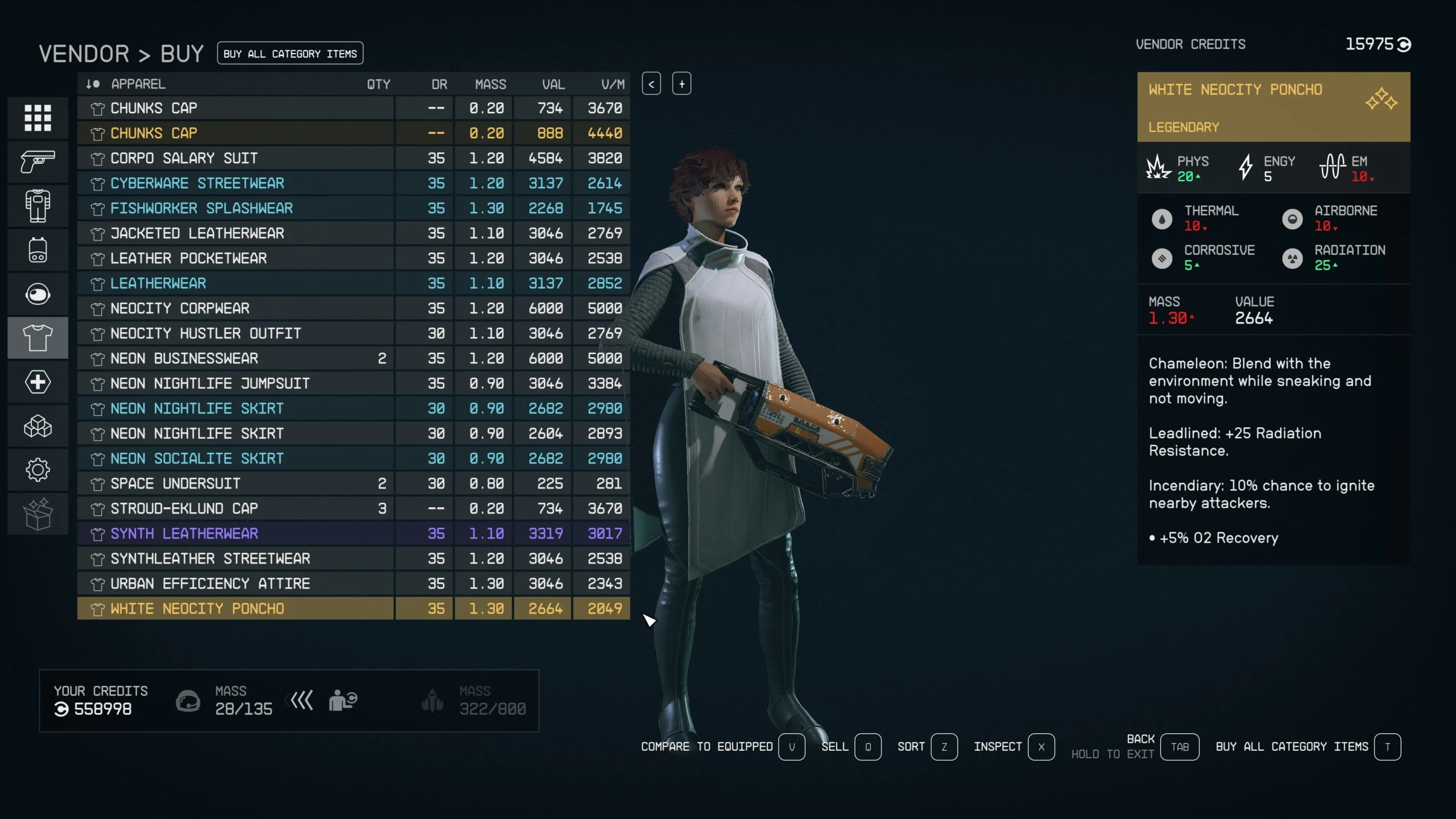Select the apparel shirt category icon
1456x819 pixels.
click(x=38, y=337)
